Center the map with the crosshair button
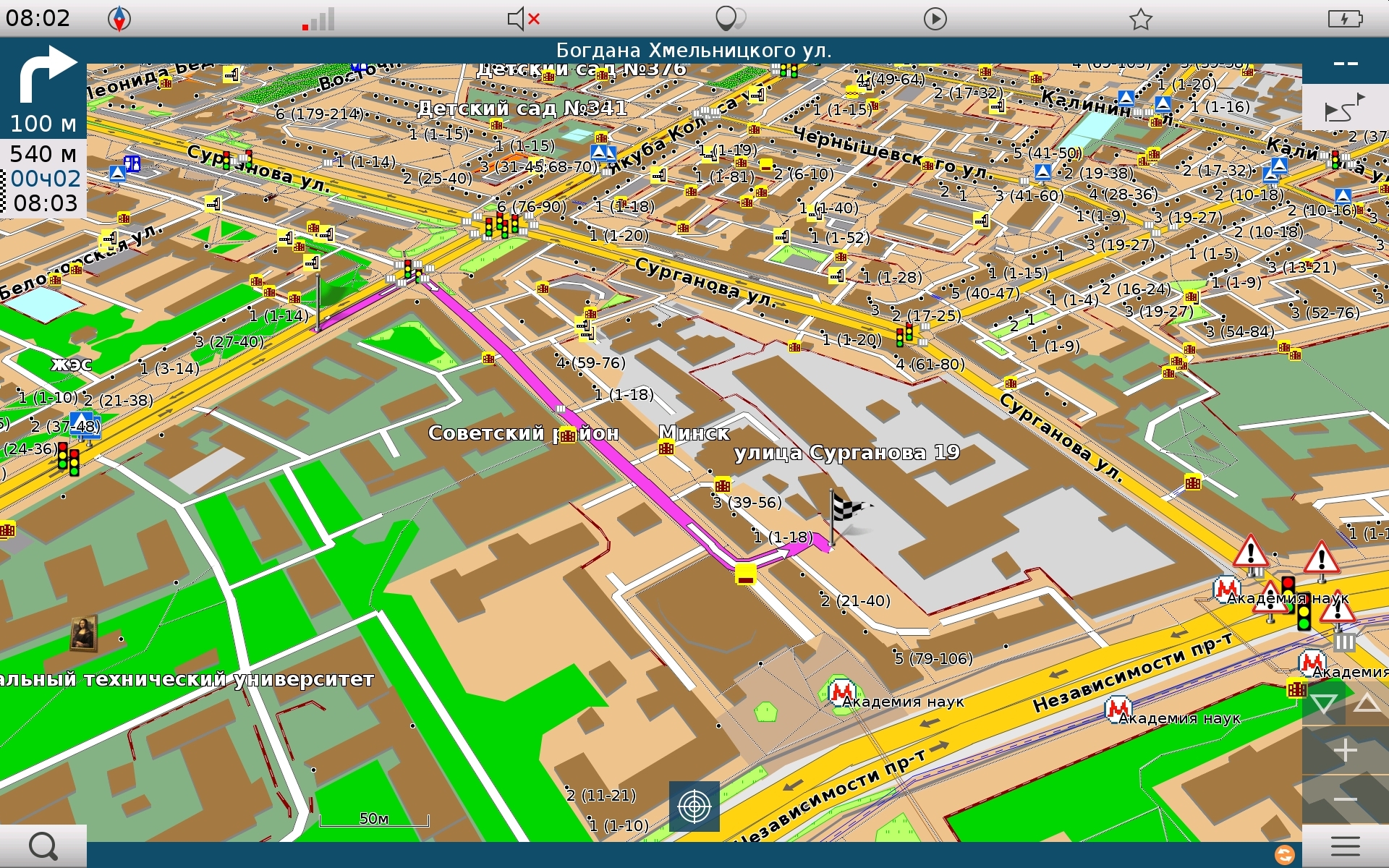 tap(694, 806)
